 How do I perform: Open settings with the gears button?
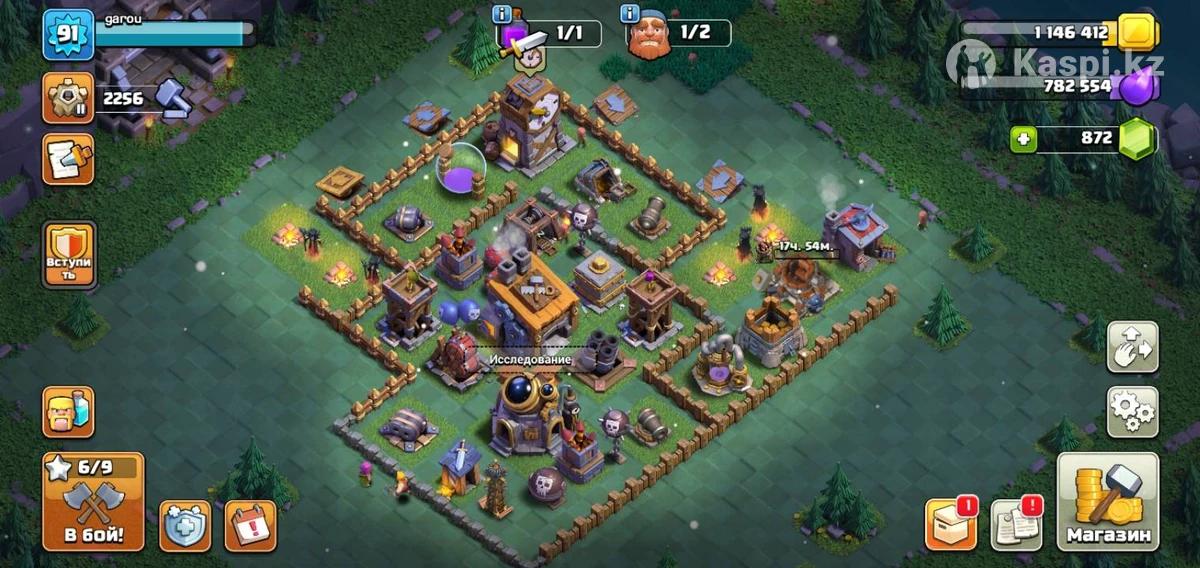click(1133, 412)
